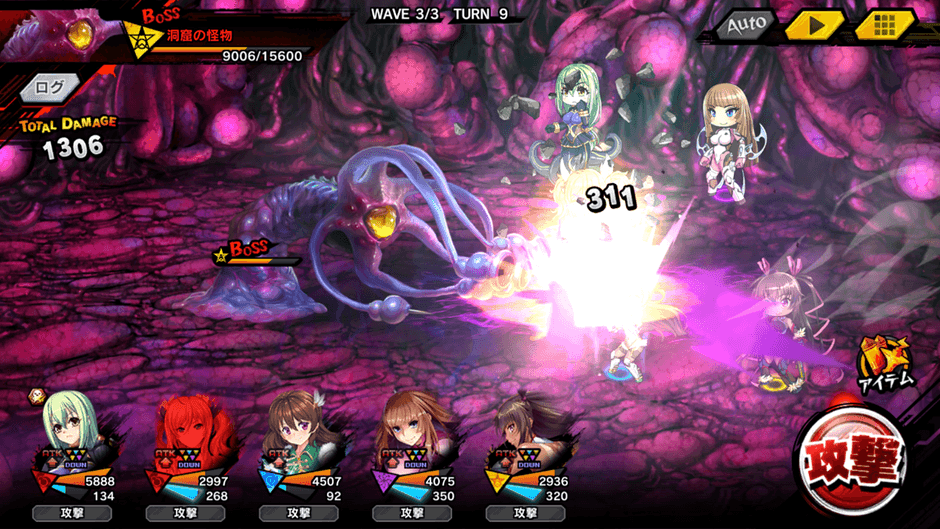Select the green-haired character portrait
The width and height of the screenshot is (940, 529).
tap(71, 437)
